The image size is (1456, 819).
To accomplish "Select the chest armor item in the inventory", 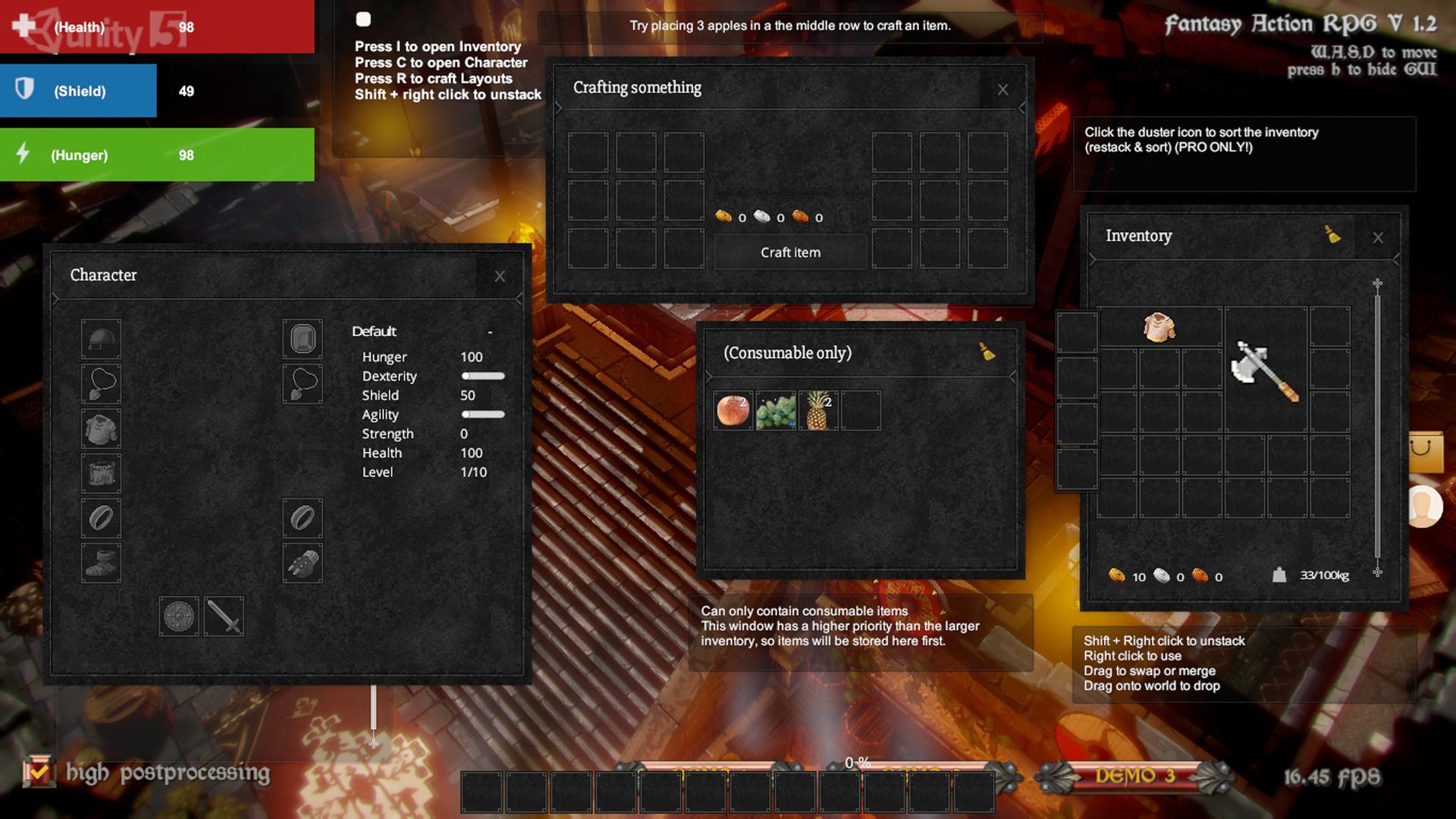I will [x=1158, y=328].
